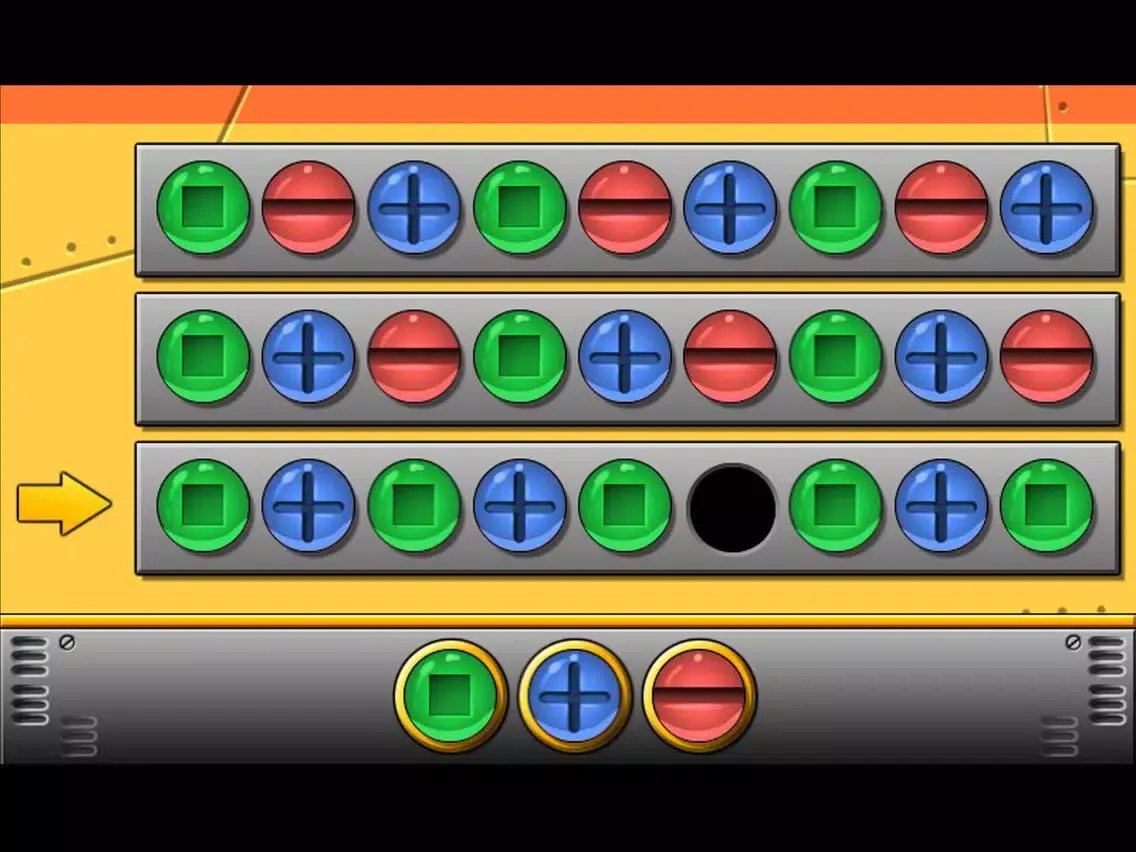Image resolution: width=1136 pixels, height=852 pixels.
Task: Choose the green square screw answer button
Action: [450, 696]
